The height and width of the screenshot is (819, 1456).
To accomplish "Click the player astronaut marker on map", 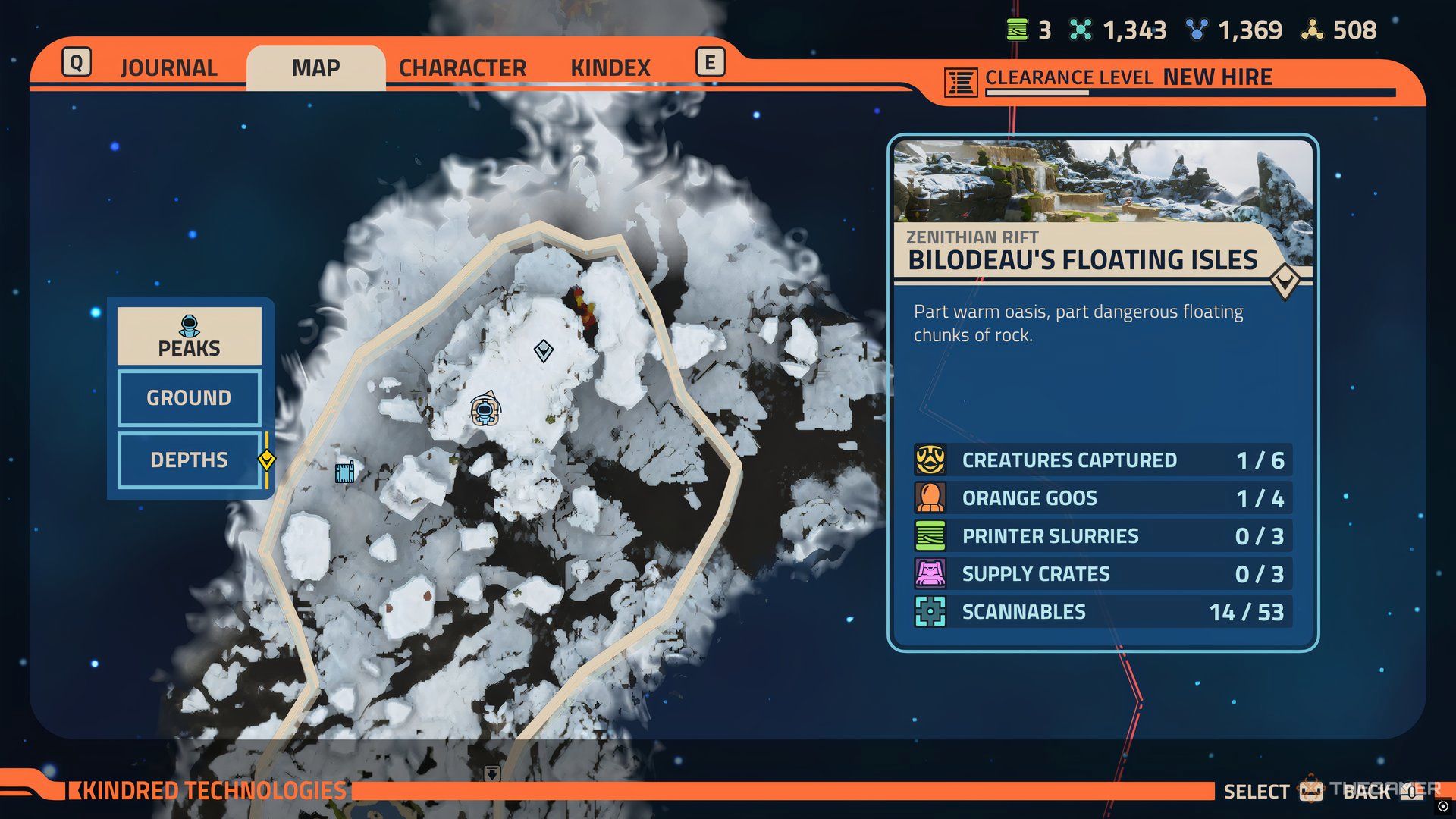I will 484,410.
